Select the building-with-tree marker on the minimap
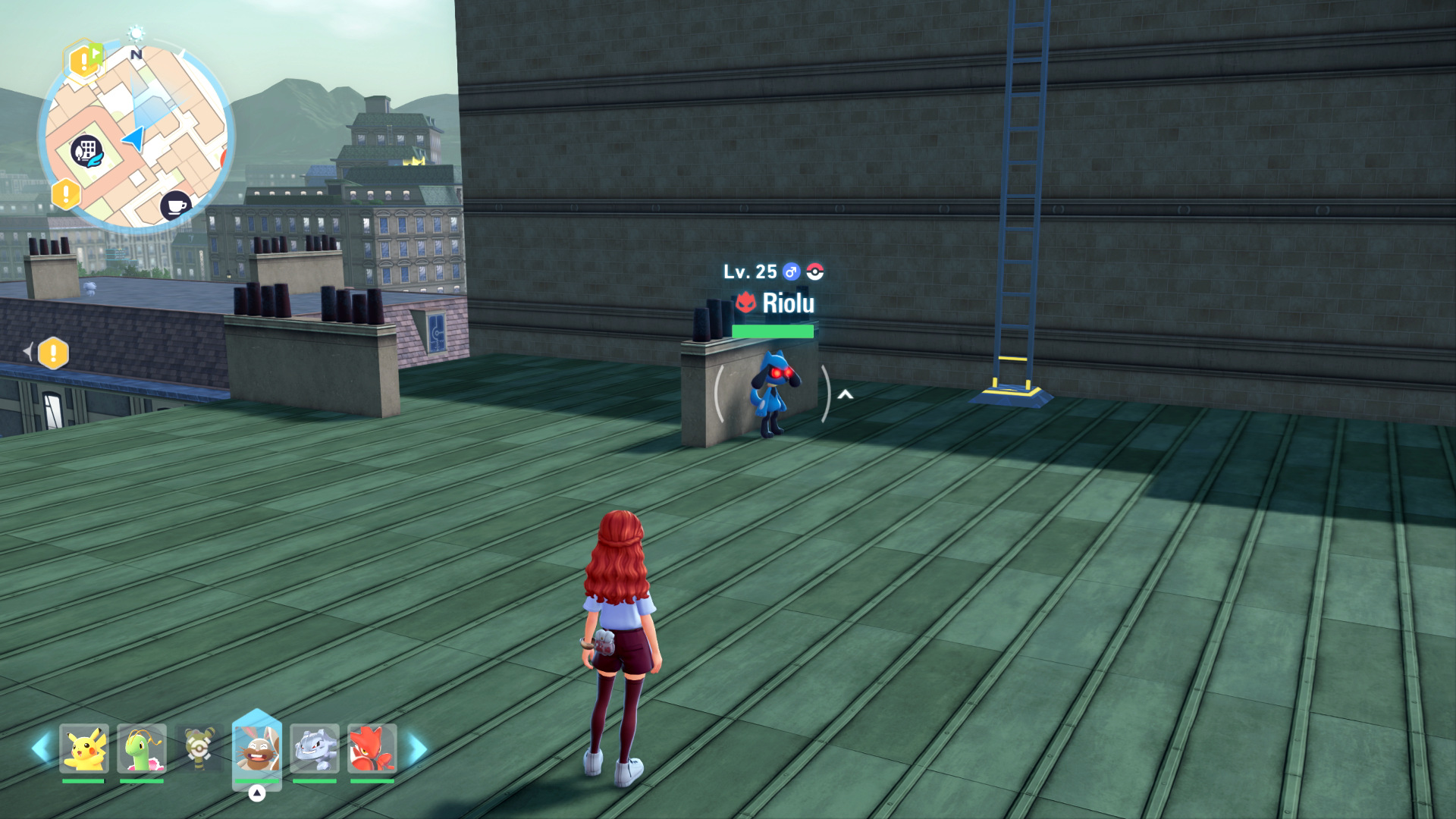The image size is (1456, 819). coord(86,152)
